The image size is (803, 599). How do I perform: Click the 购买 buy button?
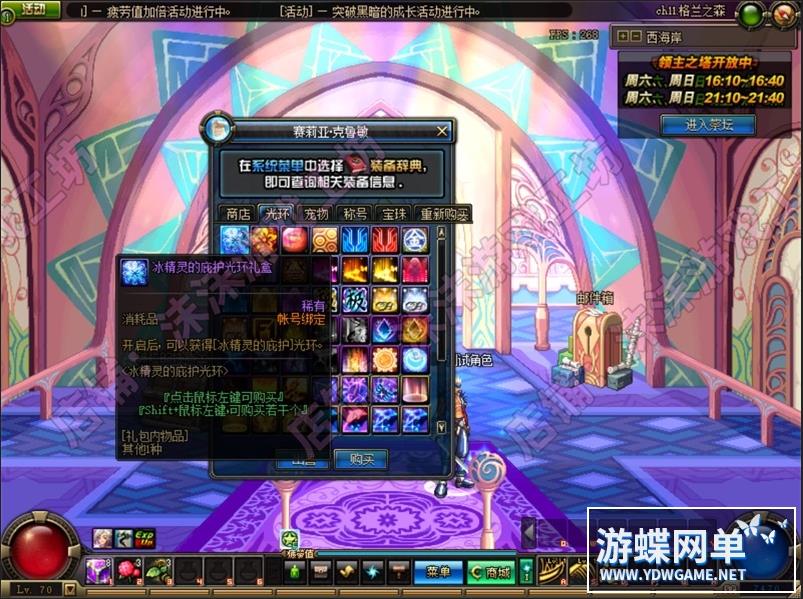tap(361, 459)
